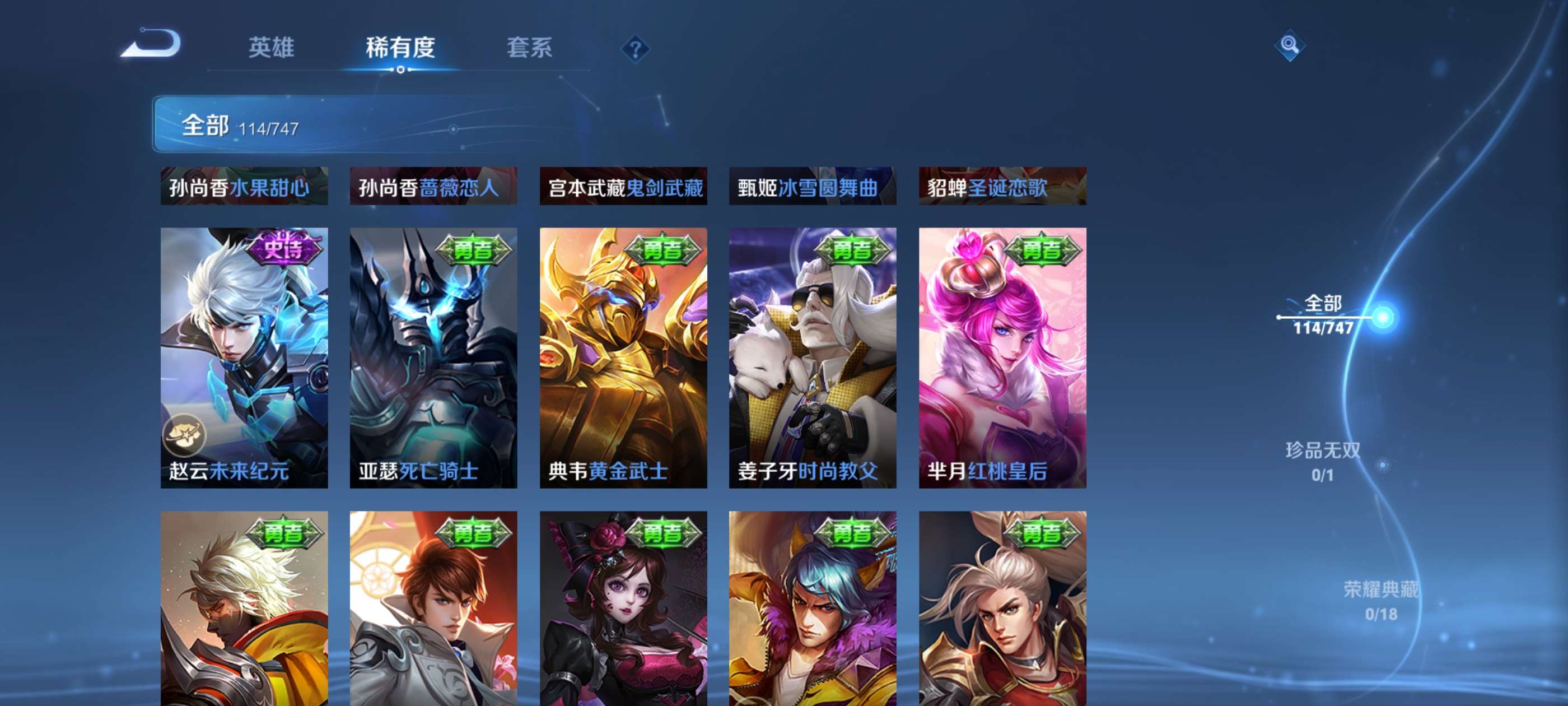Screen dimensions: 1568x706
Task: Open the 孙尚香水果甜心 banner at the top
Action: pos(244,188)
